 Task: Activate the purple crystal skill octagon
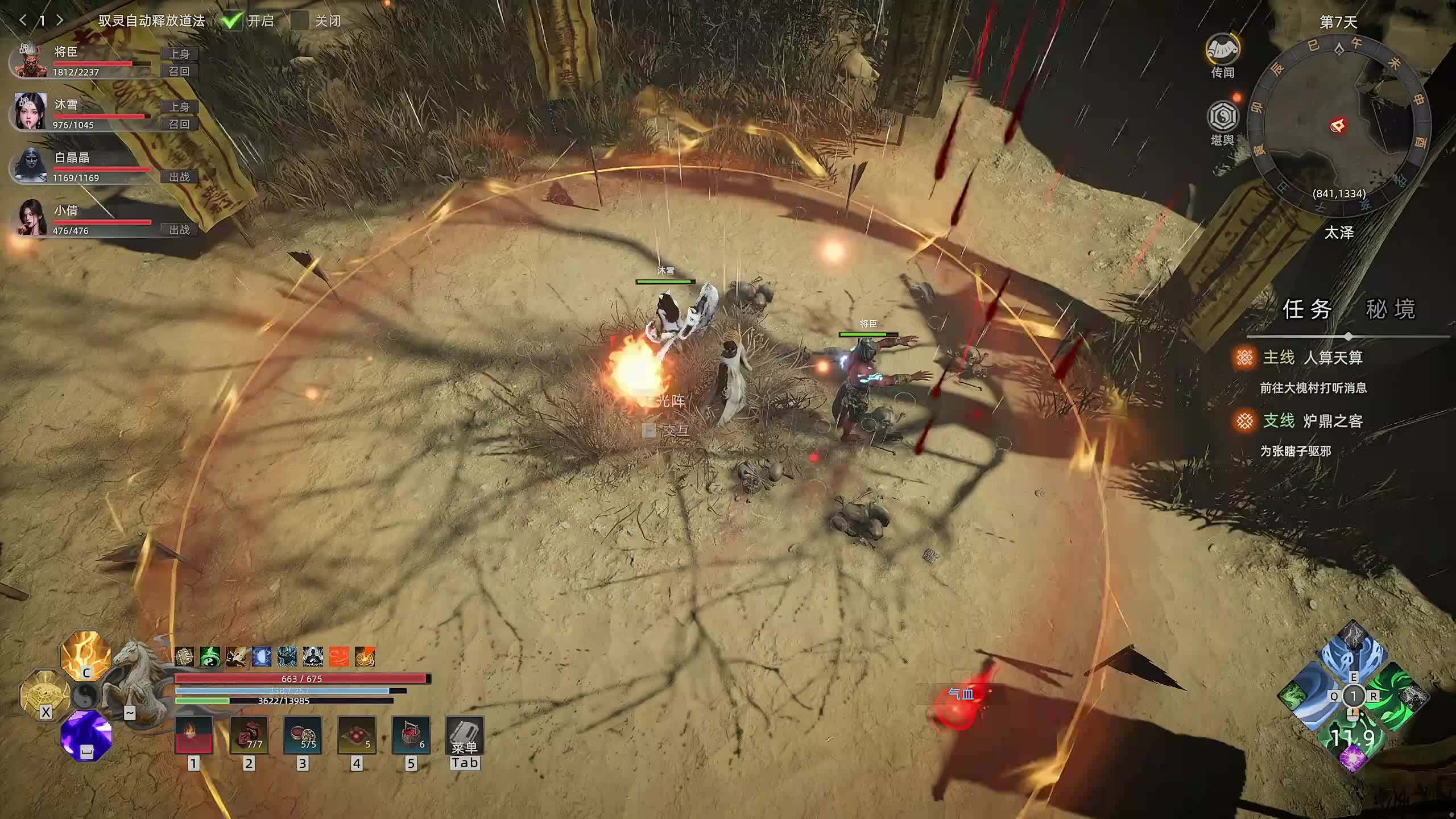(x=86, y=735)
